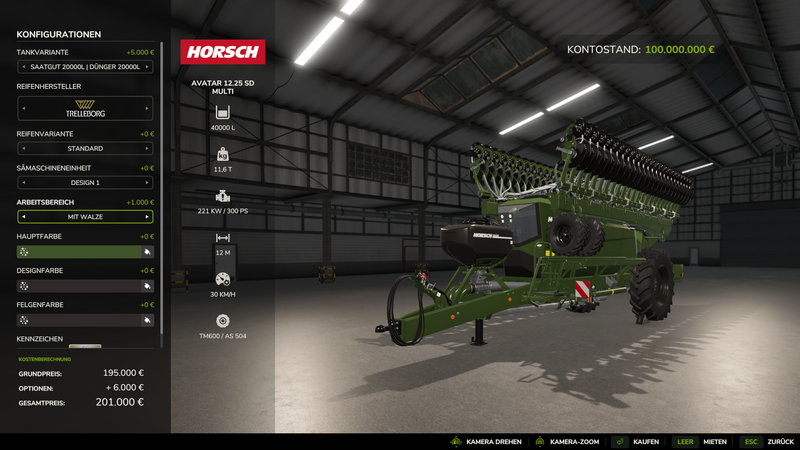Choose next Reifenvariante after Standard

pyautogui.click(x=148, y=149)
